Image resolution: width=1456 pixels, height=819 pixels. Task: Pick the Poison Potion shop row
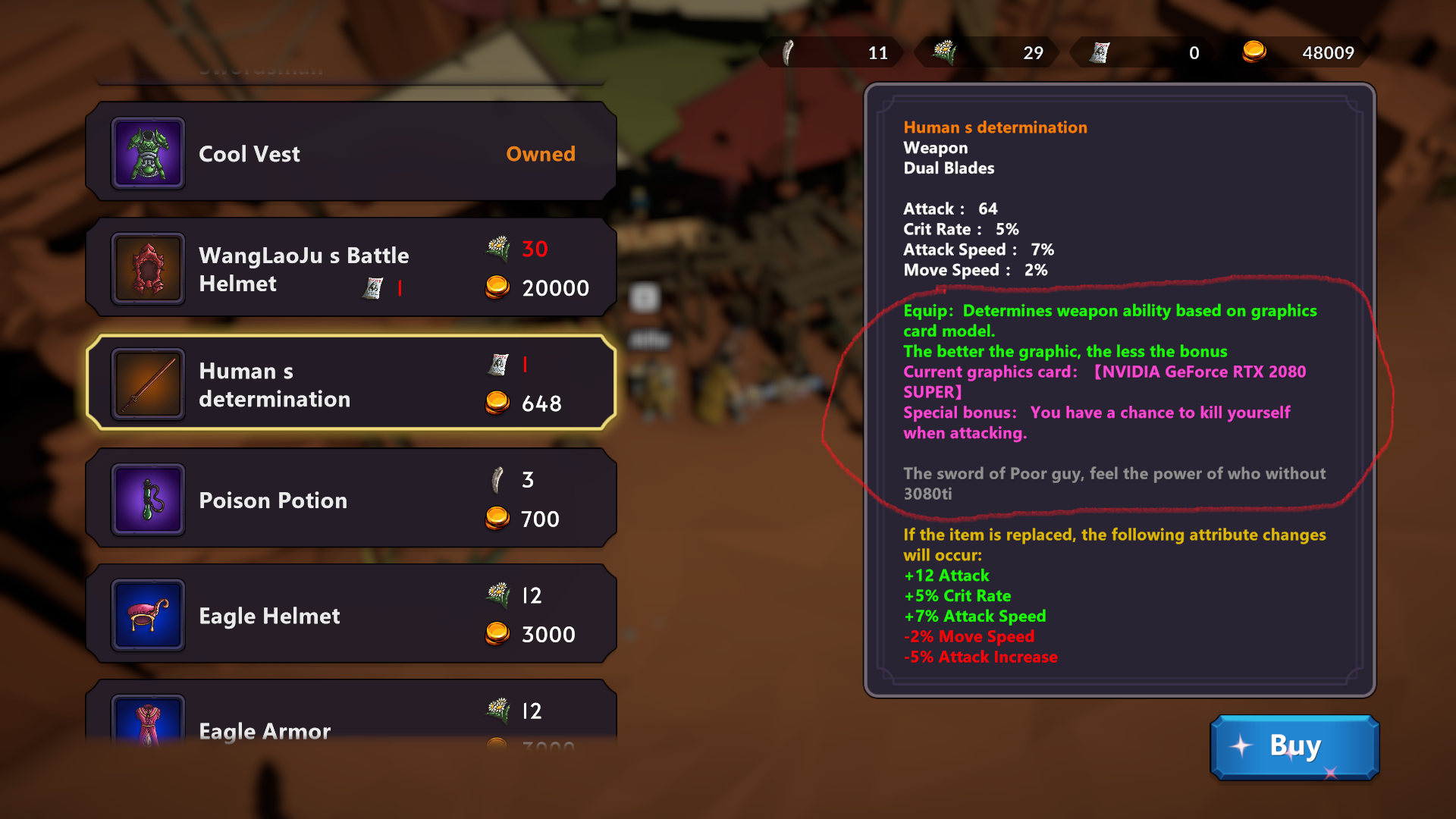(350, 500)
